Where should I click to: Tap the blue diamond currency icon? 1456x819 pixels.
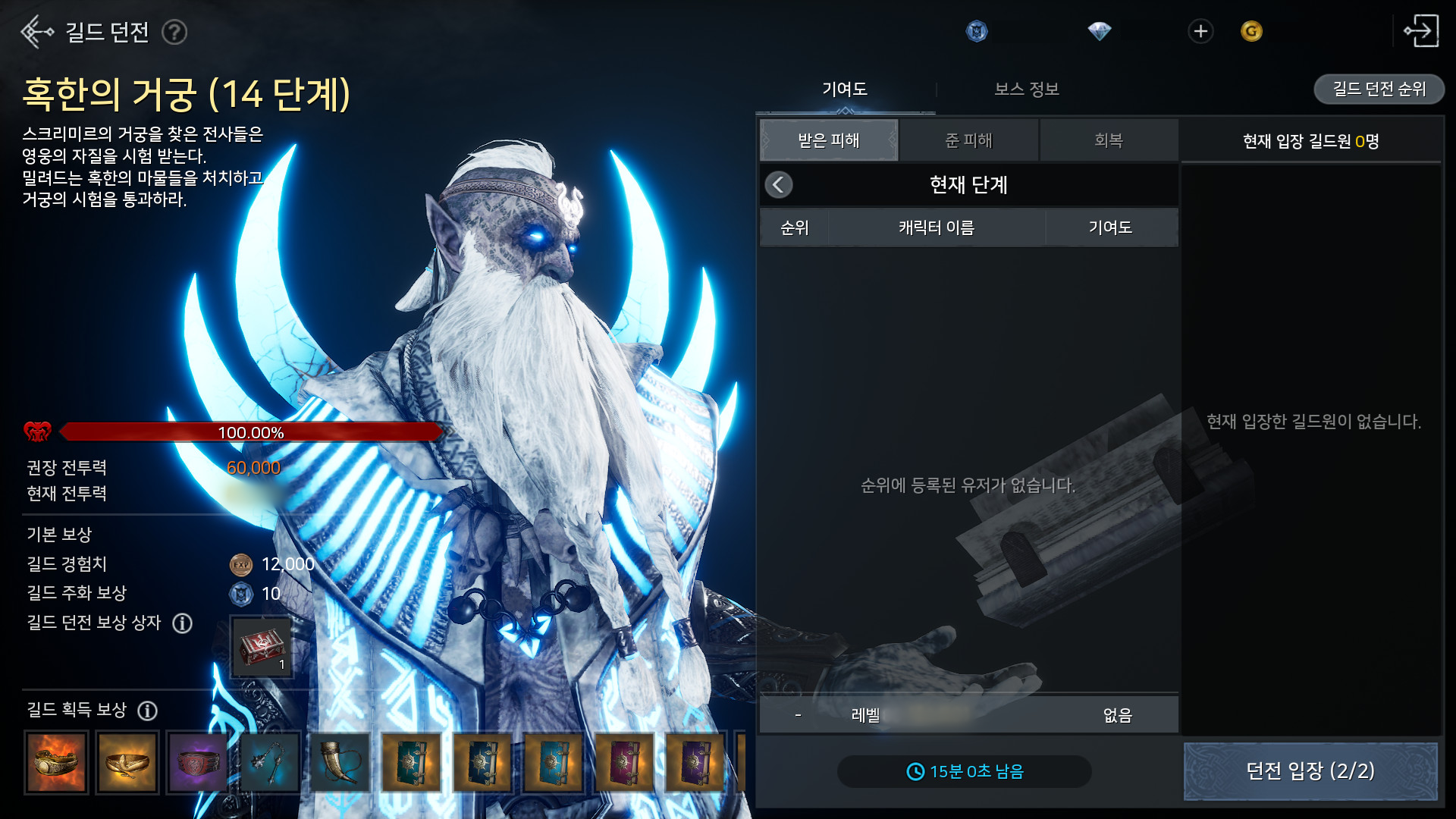[1099, 32]
